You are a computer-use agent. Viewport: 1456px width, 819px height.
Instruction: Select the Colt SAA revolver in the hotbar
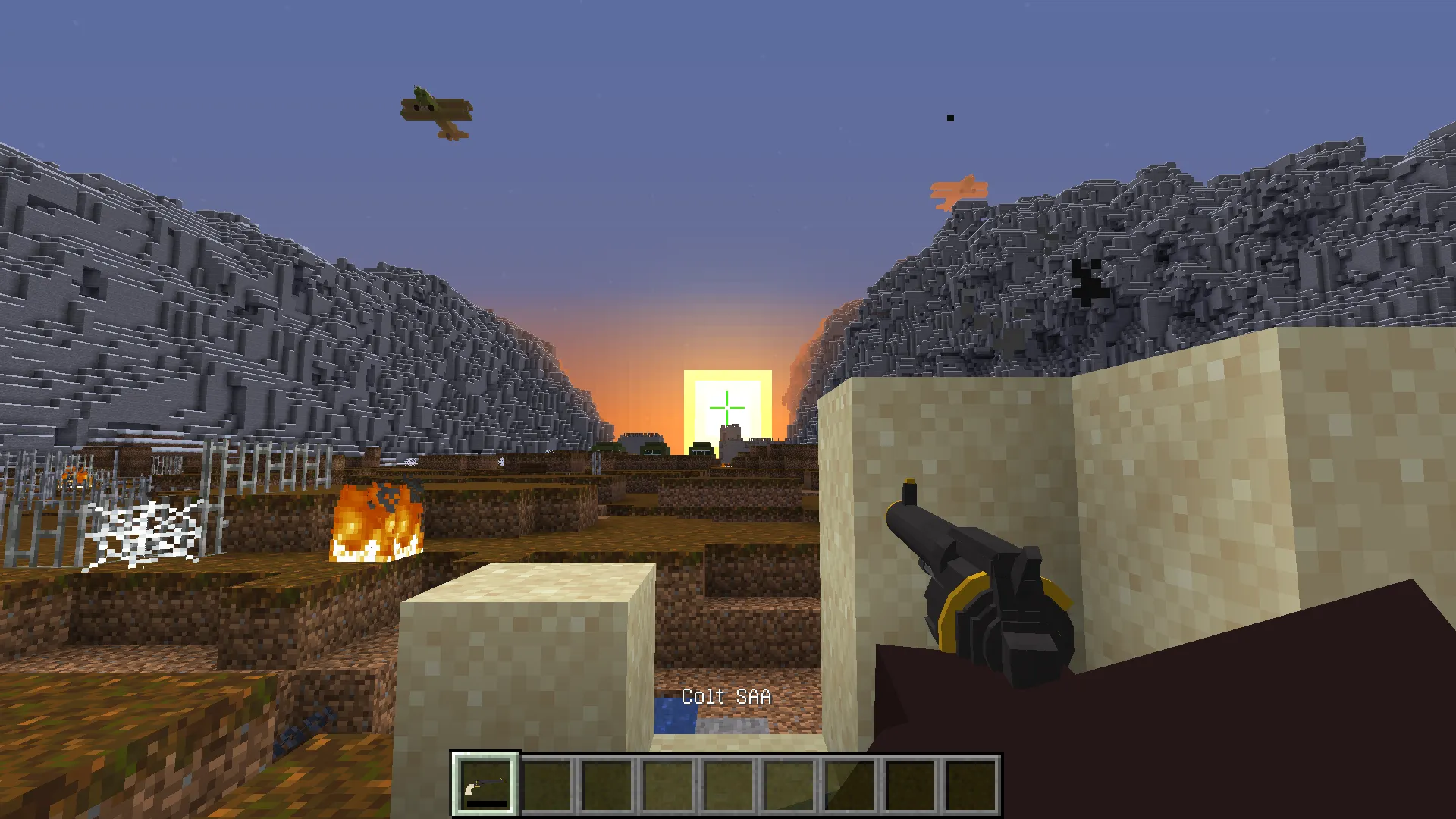[x=485, y=784]
